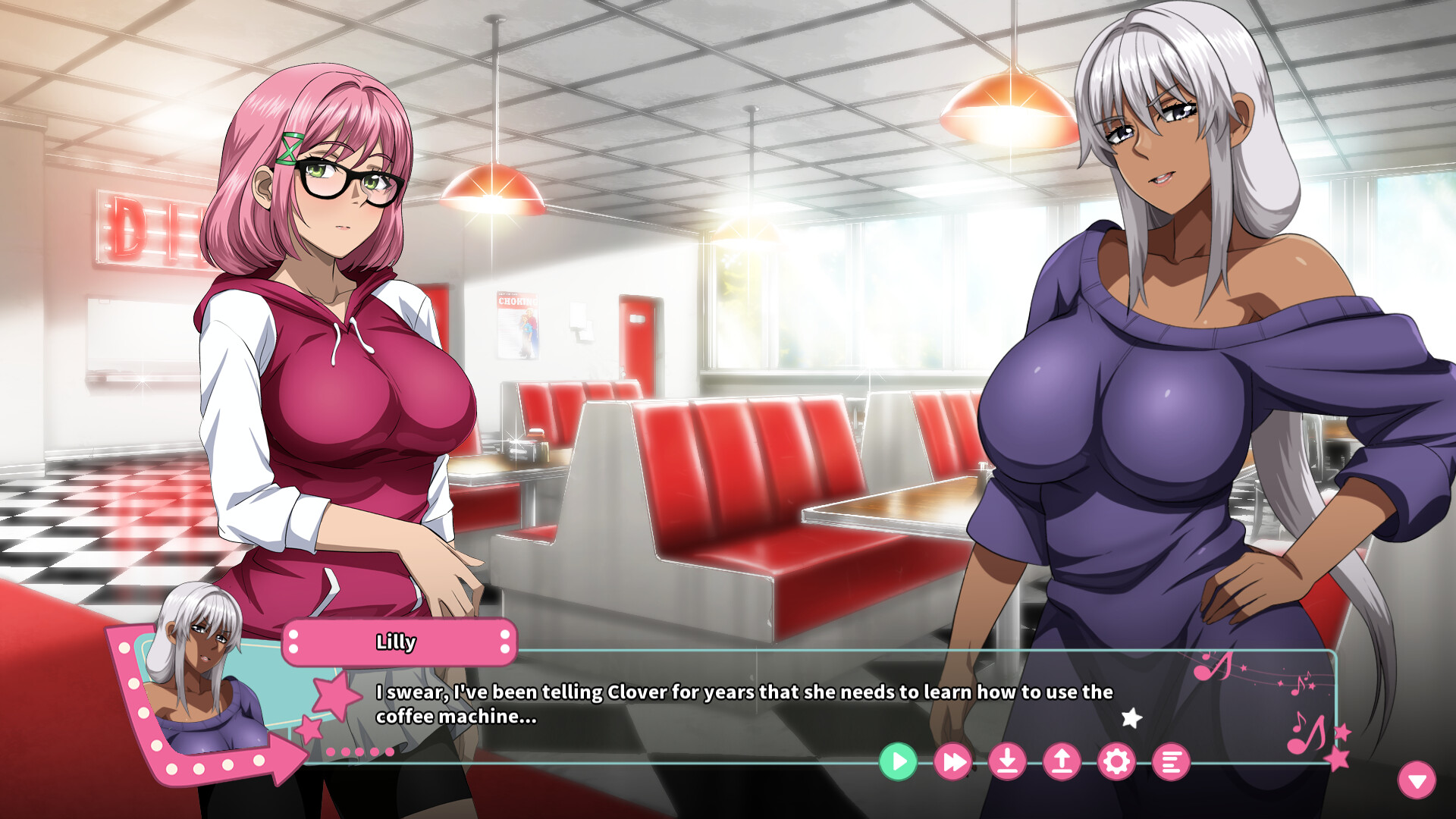
Task: Click the Lilly name plate
Action: point(396,641)
